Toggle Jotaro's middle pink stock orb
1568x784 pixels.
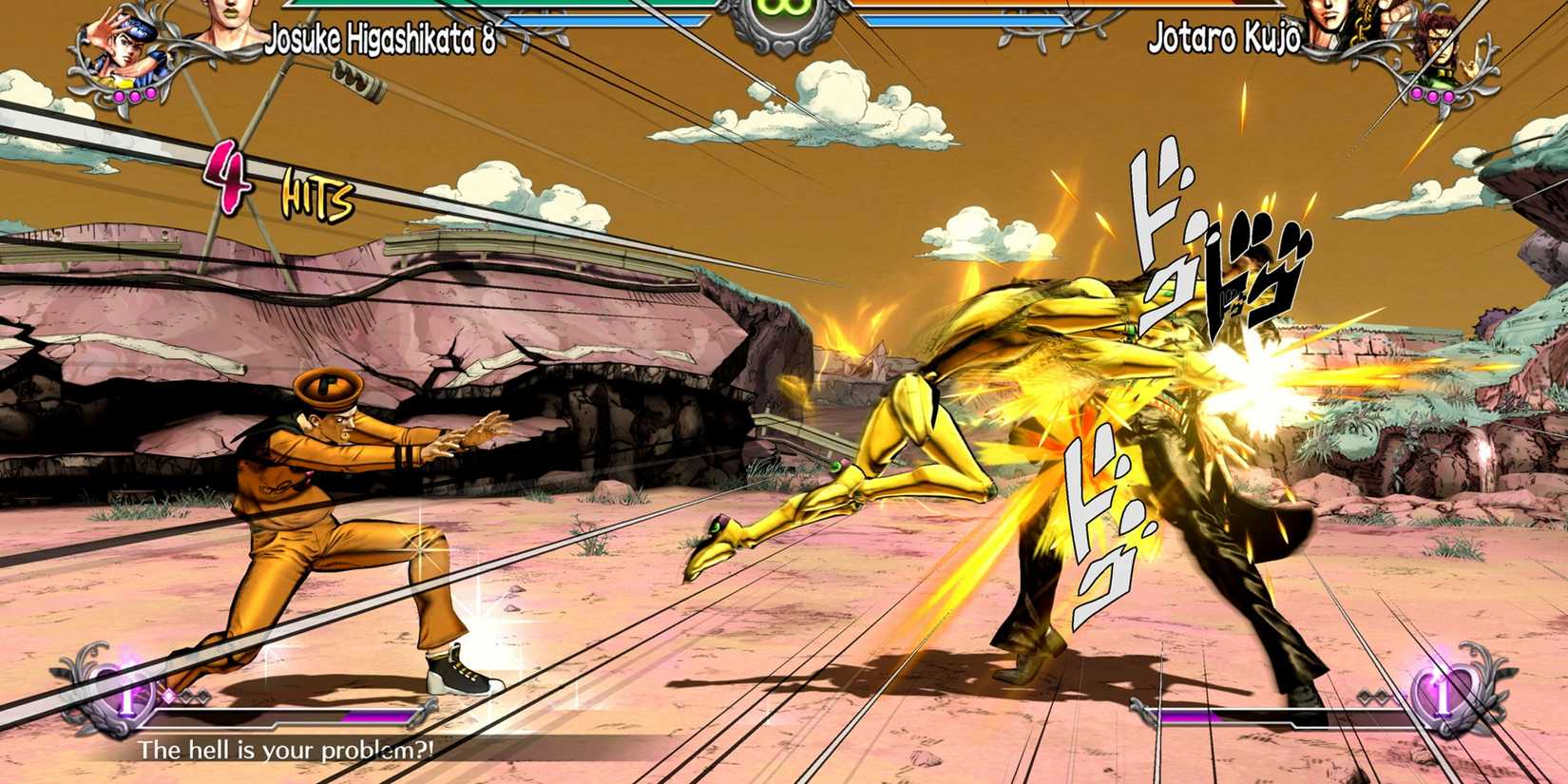pyautogui.click(x=1432, y=95)
